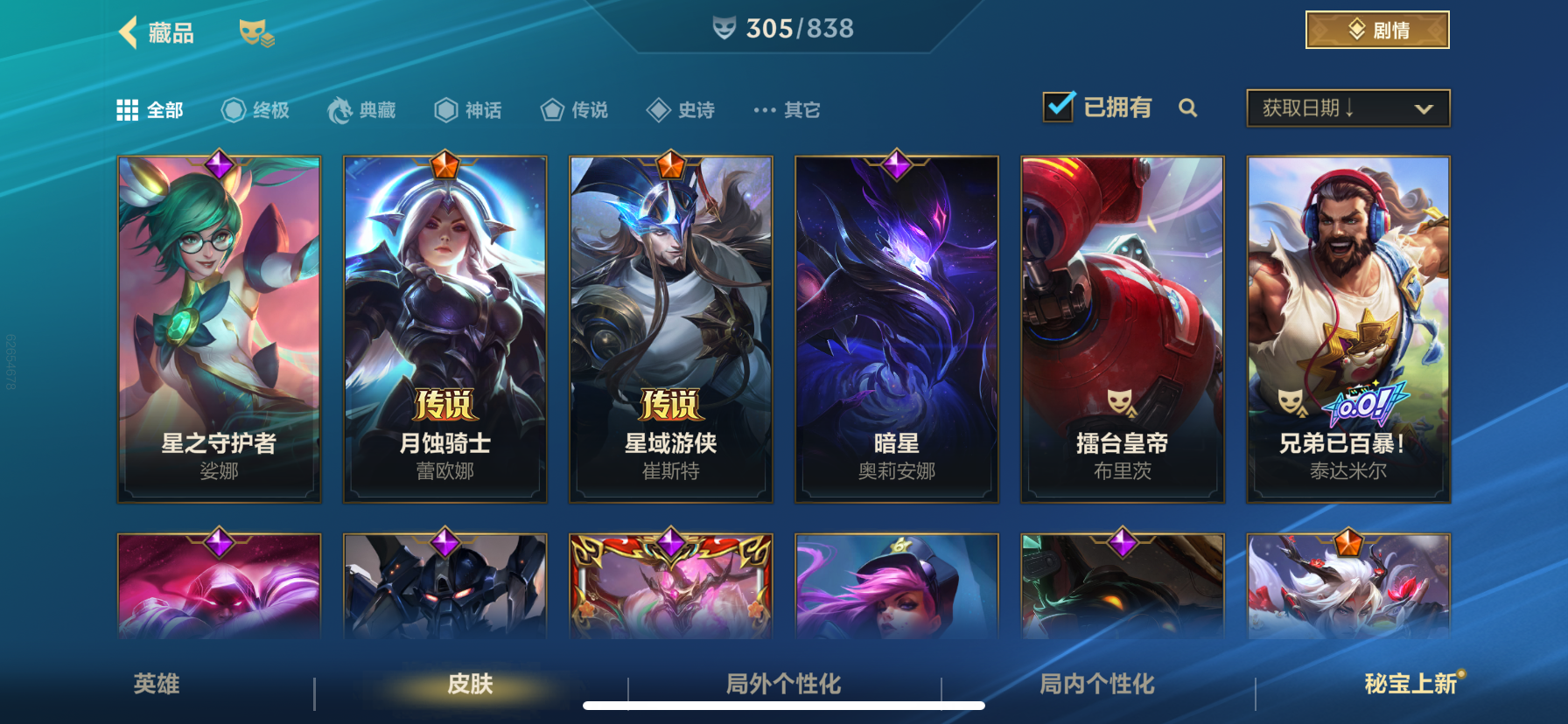This screenshot has width=1568, height=724.
Task: Open search with the magnifier icon
Action: [x=1188, y=108]
